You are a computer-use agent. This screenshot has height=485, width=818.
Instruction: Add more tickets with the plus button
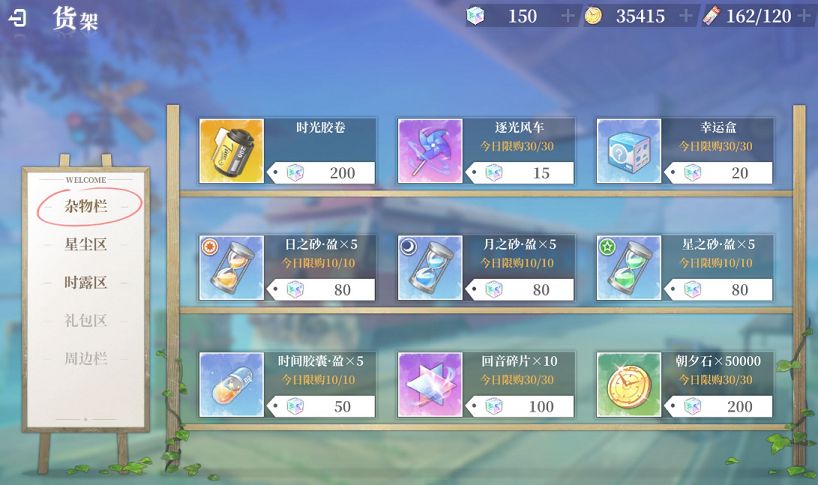804,16
